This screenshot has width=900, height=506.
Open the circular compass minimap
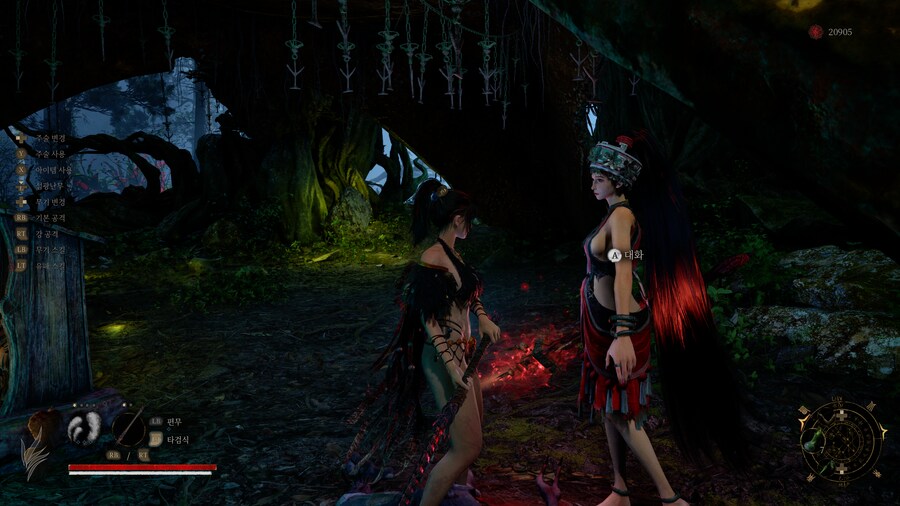pos(842,440)
